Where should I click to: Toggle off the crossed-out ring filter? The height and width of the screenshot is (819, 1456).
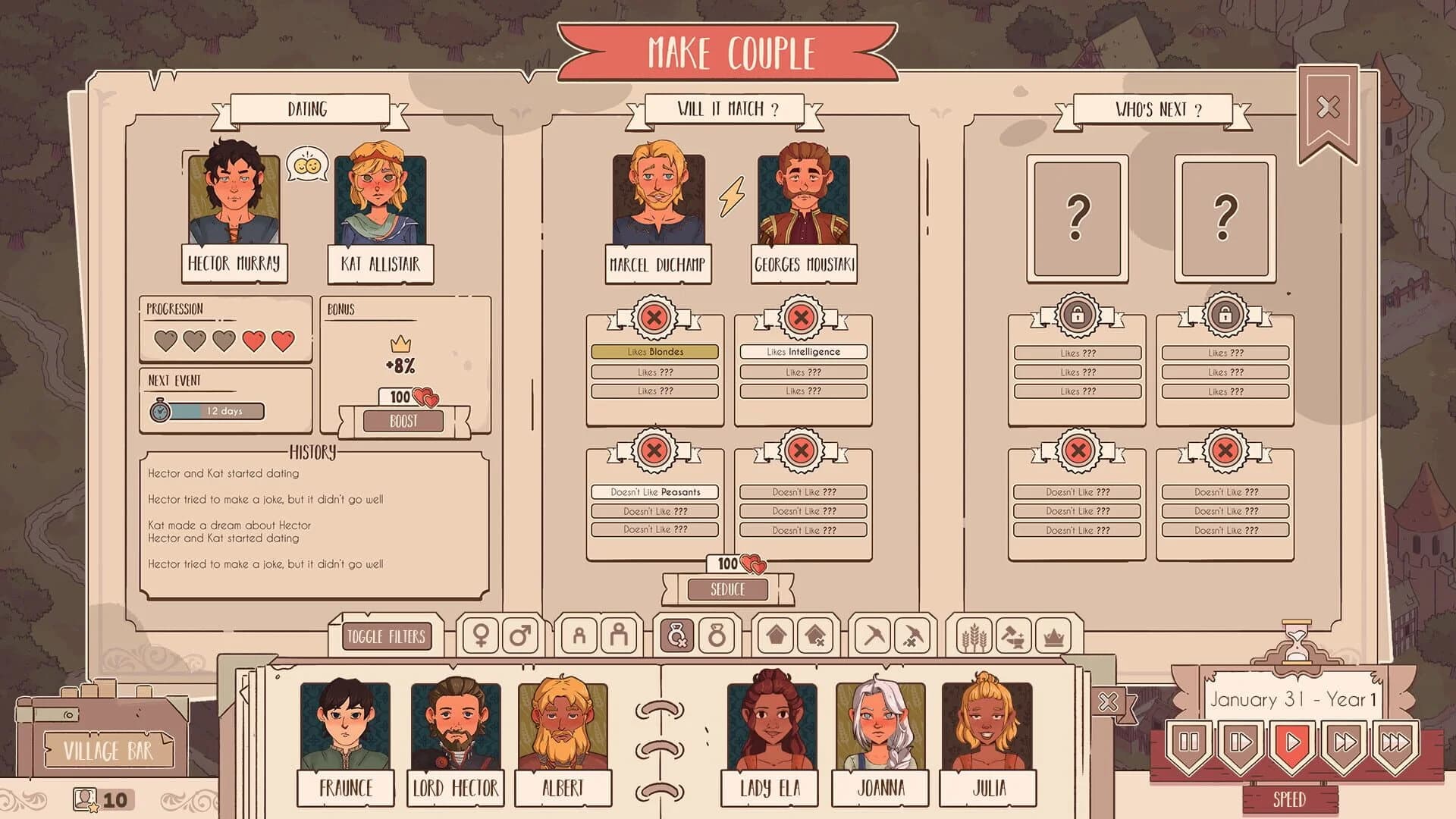coord(676,635)
